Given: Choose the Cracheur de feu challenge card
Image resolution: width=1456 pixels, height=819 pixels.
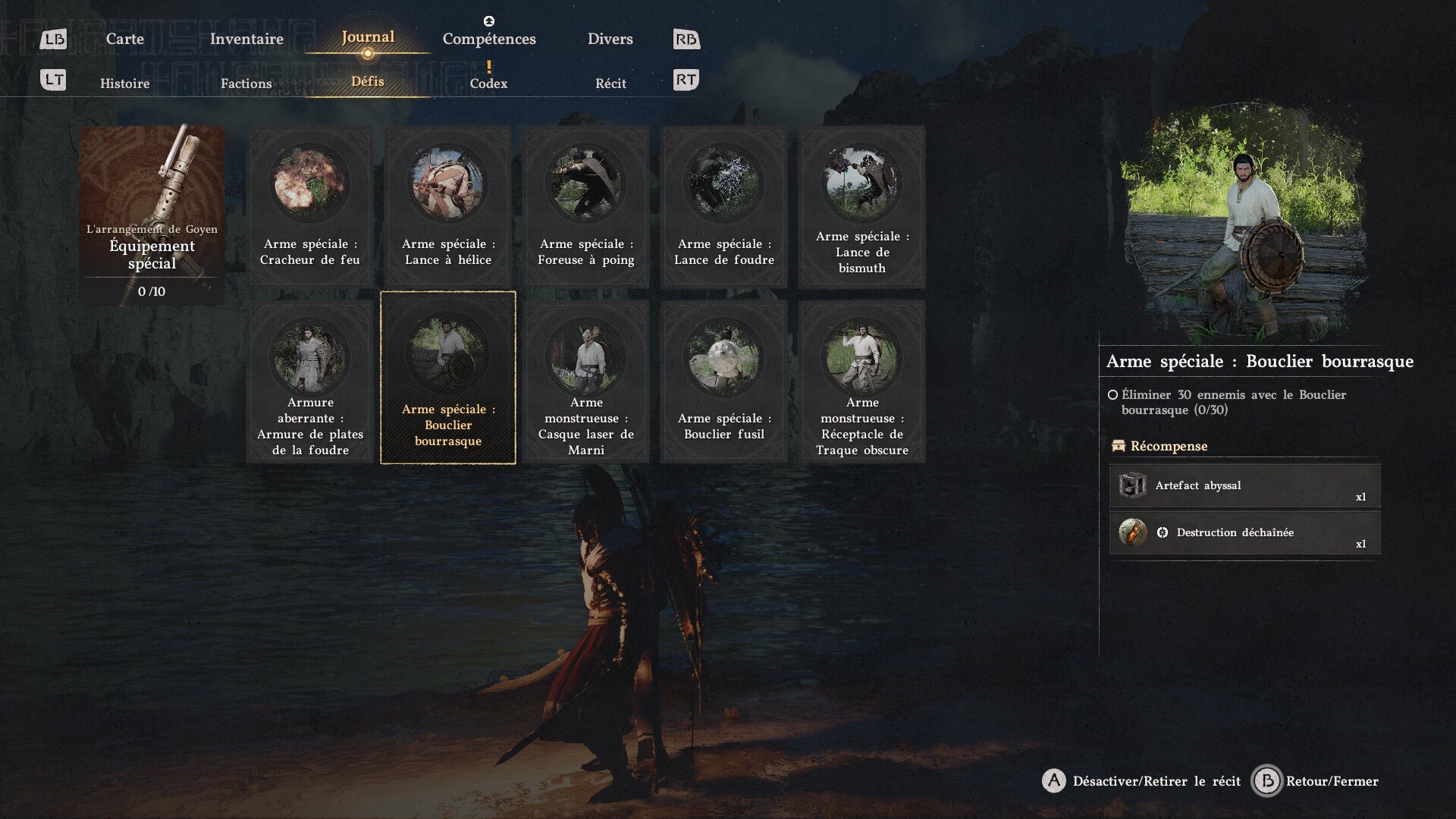Looking at the screenshot, I should click(x=310, y=206).
